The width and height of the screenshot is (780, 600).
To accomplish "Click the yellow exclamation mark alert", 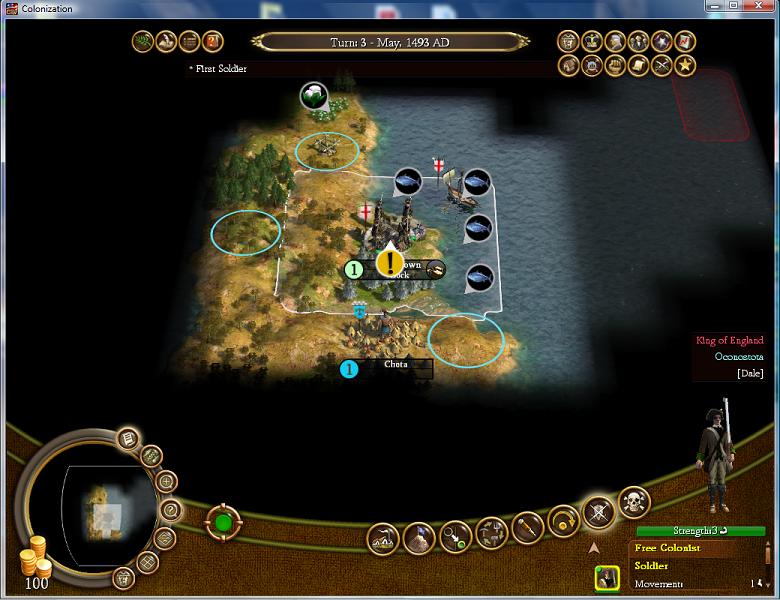I will pos(389,262).
